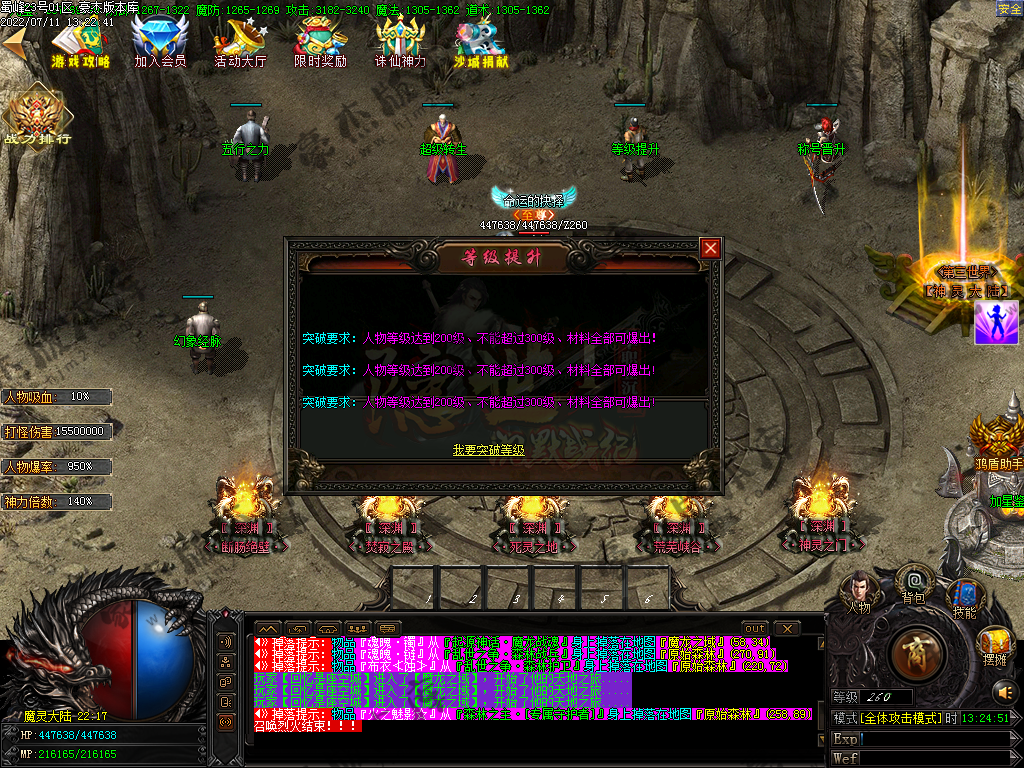Open the 沙城捐献 donation icon

pyautogui.click(x=480, y=42)
